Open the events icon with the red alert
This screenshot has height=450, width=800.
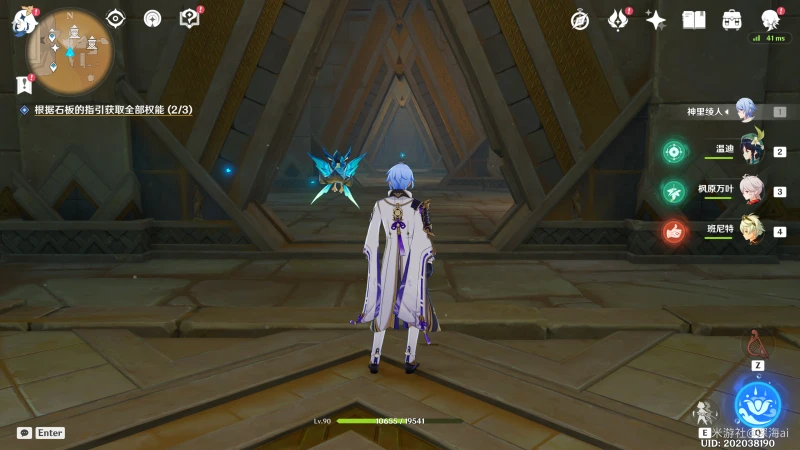[618, 20]
